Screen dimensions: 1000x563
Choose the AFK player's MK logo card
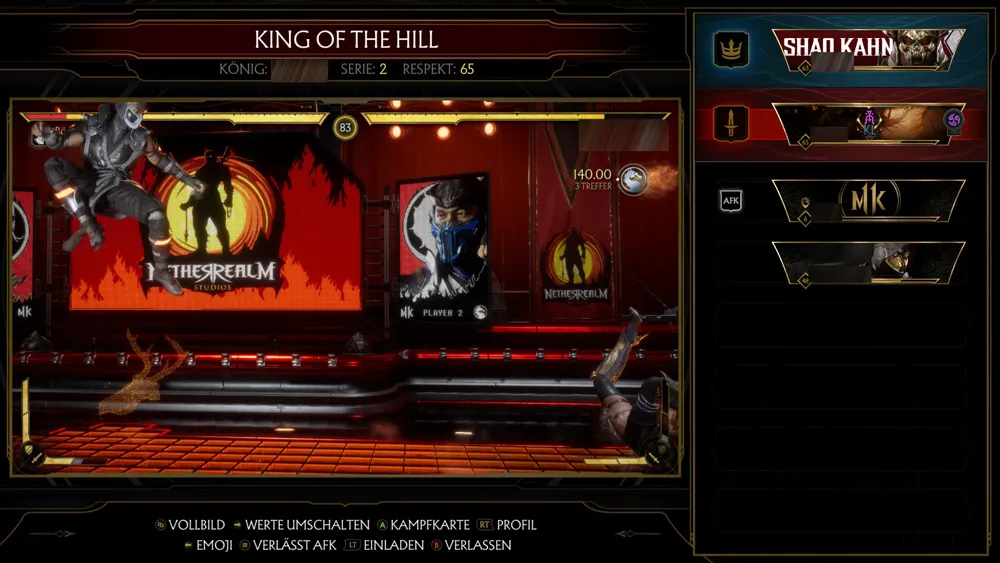tap(867, 200)
